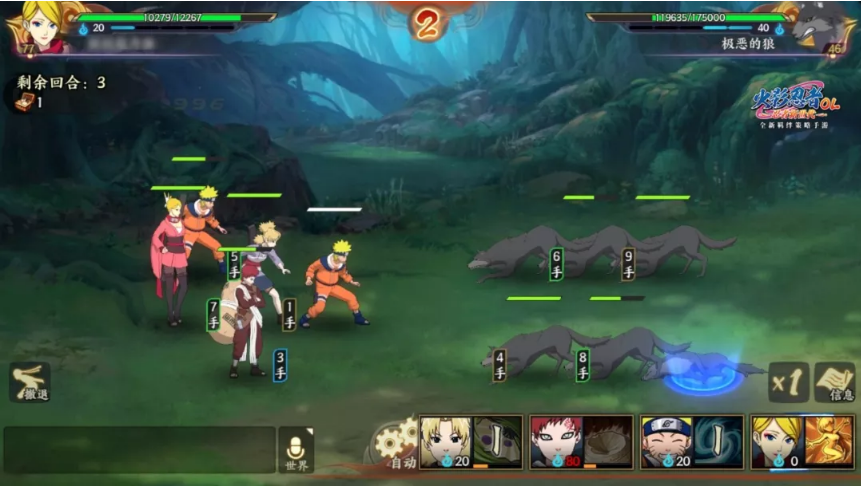Image resolution: width=861 pixels, height=487 pixels.
Task: Open the world (世界) voice chat microphone
Action: pyautogui.click(x=296, y=450)
